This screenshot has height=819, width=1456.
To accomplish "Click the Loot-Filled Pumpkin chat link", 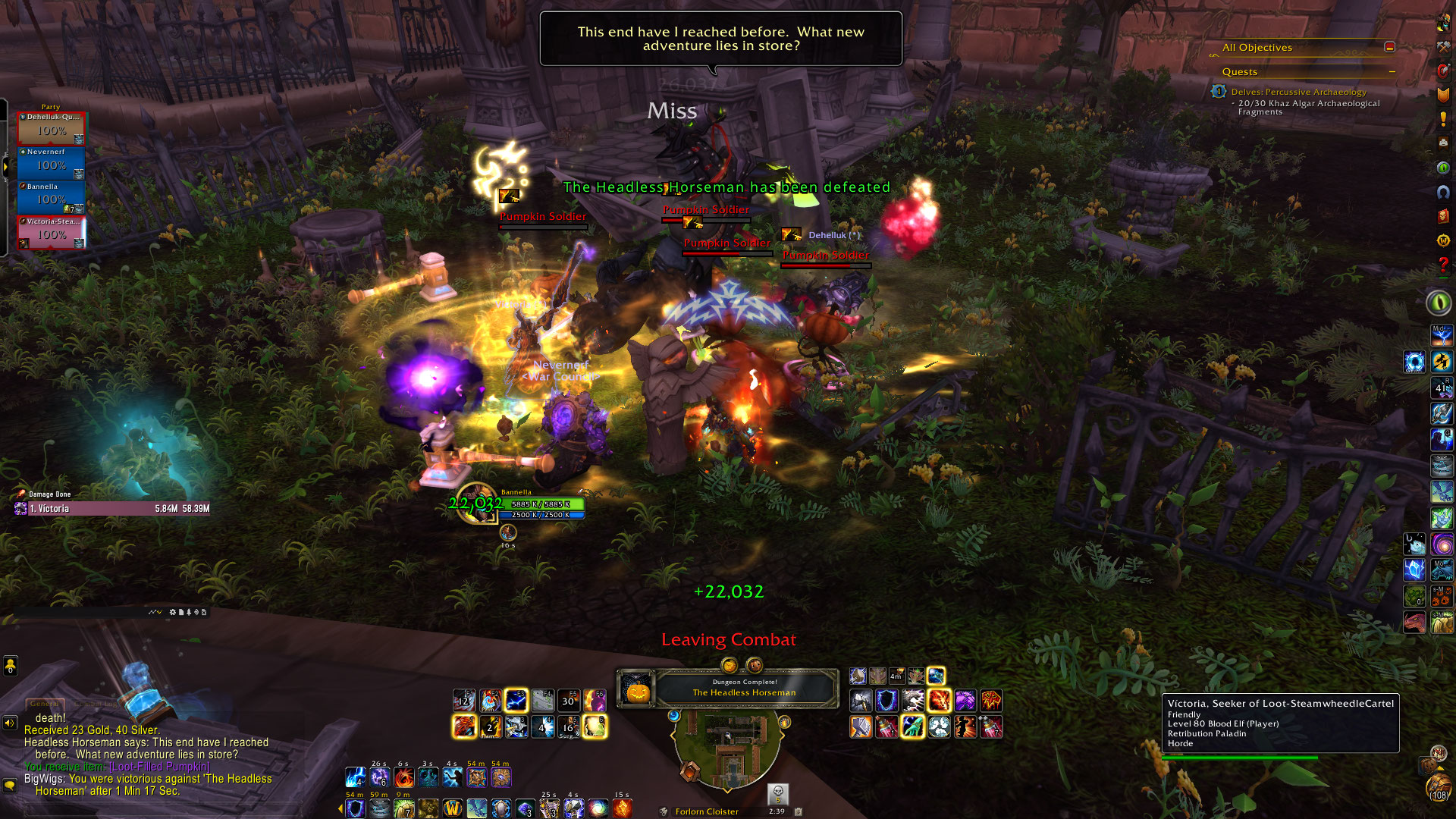I will coord(159,767).
